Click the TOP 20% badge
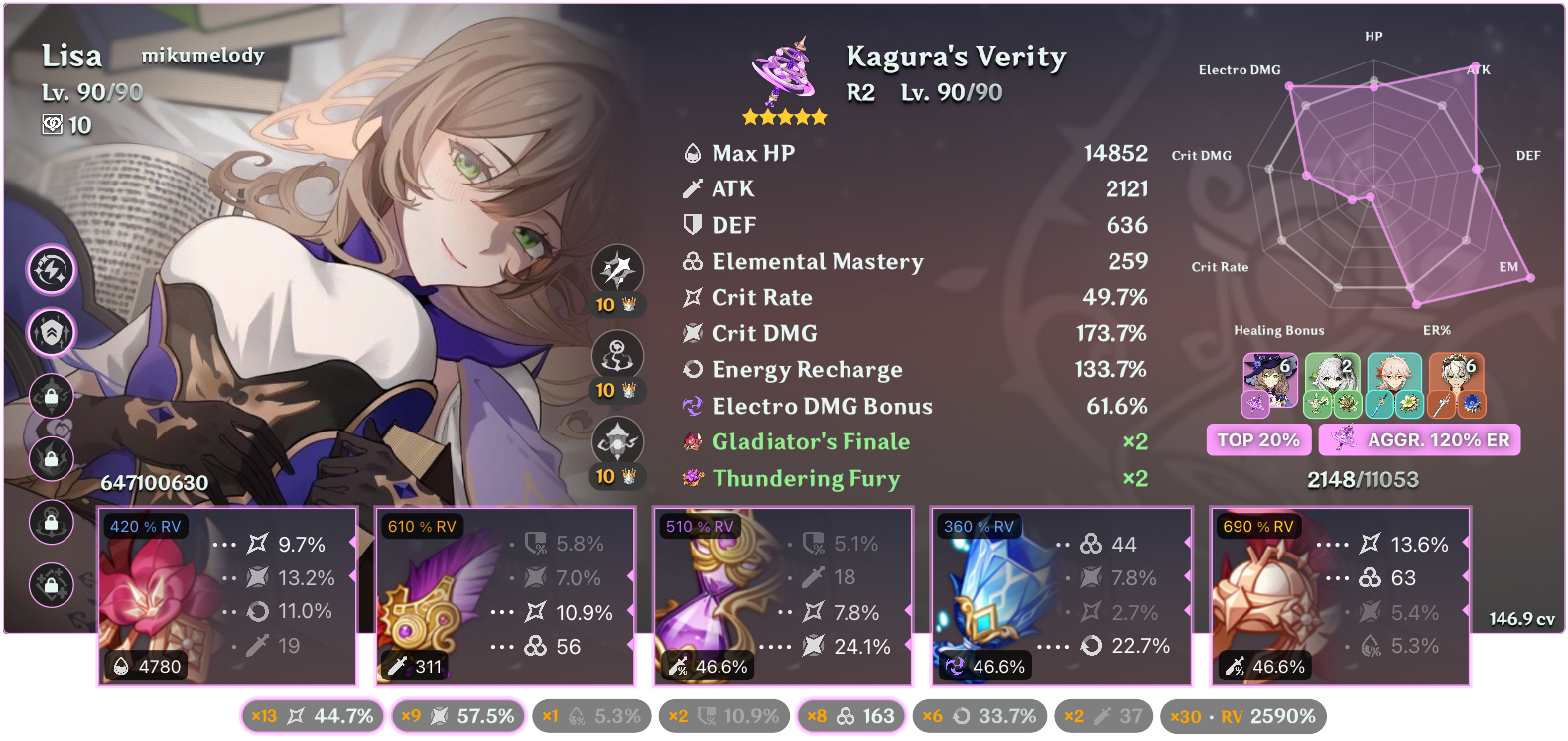 (1257, 439)
